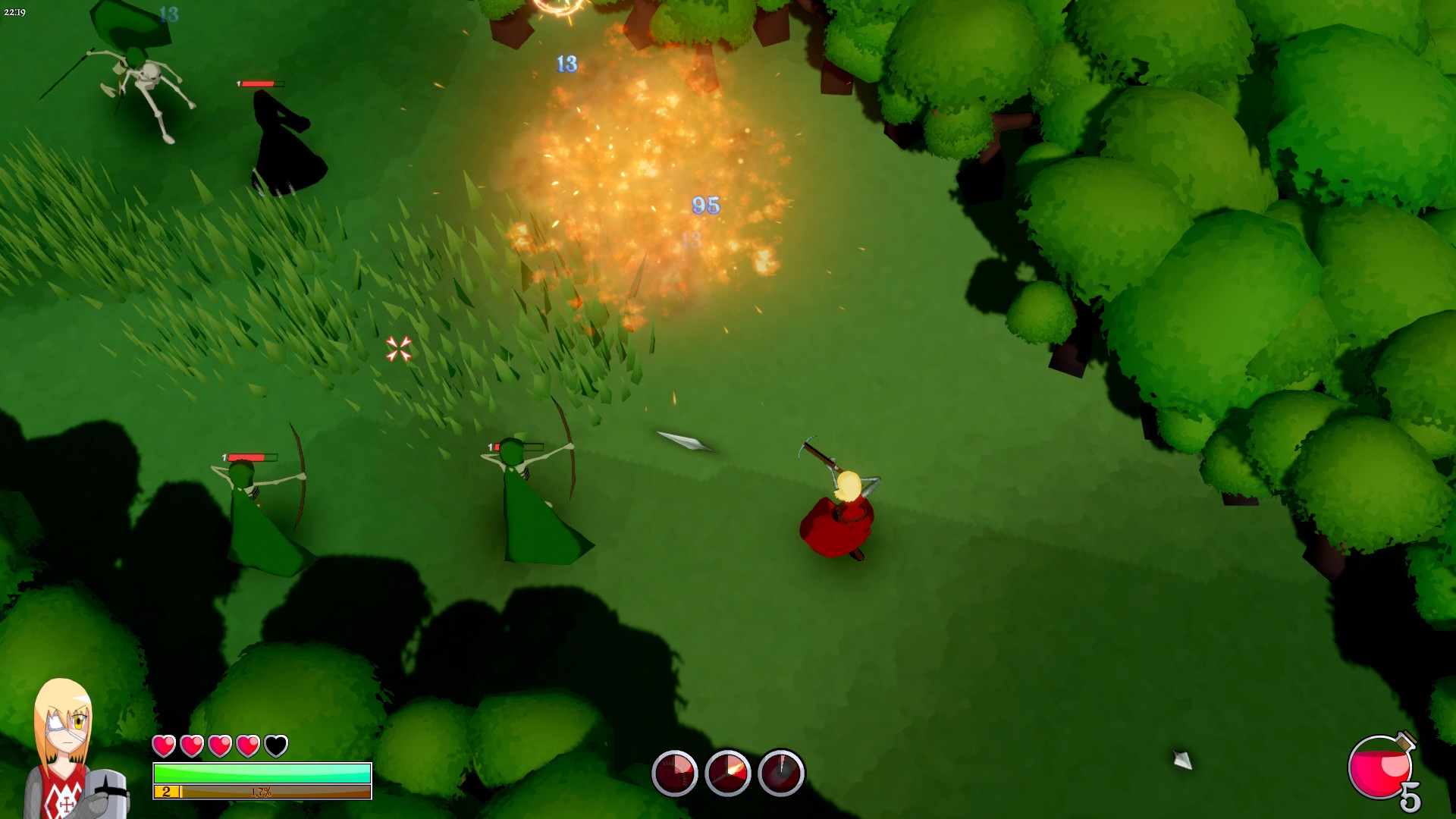
Task: Select the archer drawing its bow near center
Action: pos(523,489)
